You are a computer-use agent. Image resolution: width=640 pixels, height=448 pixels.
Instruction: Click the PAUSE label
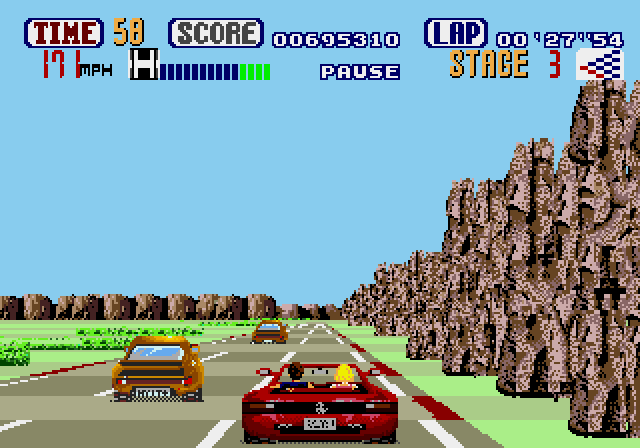point(359,72)
